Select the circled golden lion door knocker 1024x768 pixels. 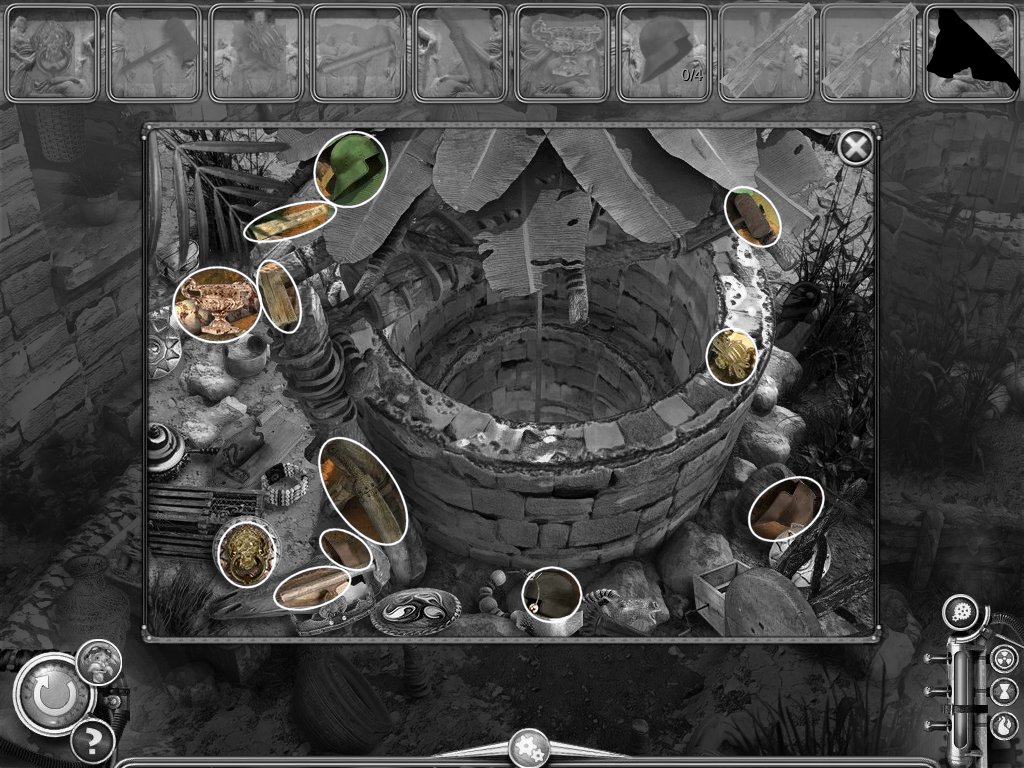tap(245, 552)
